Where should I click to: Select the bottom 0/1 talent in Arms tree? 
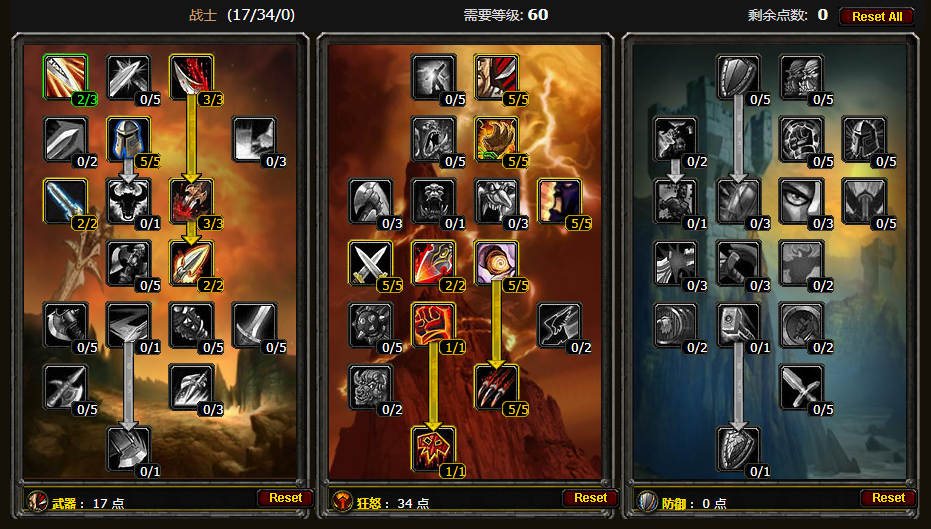tap(128, 449)
